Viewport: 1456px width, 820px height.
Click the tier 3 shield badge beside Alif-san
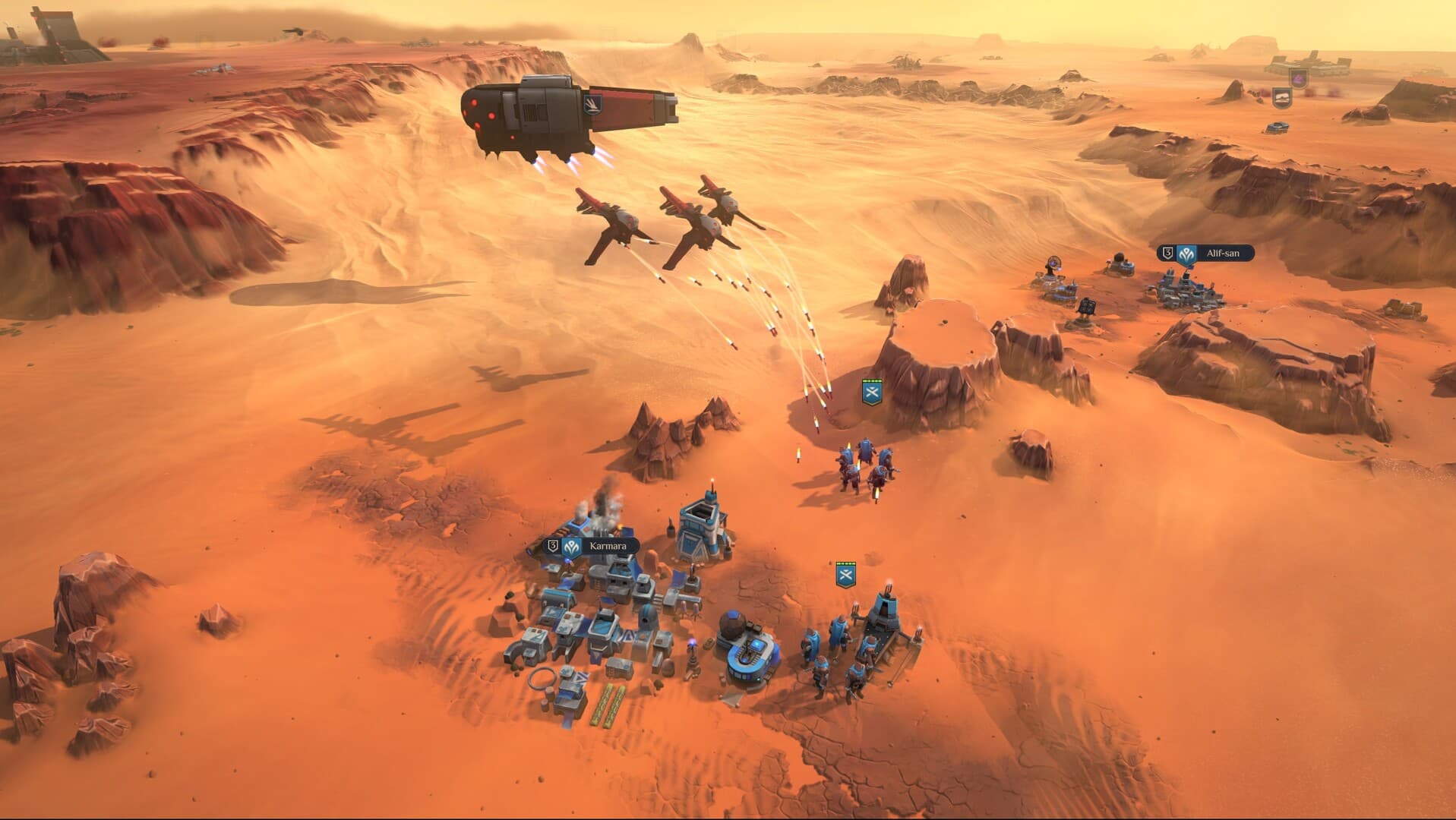(1169, 253)
